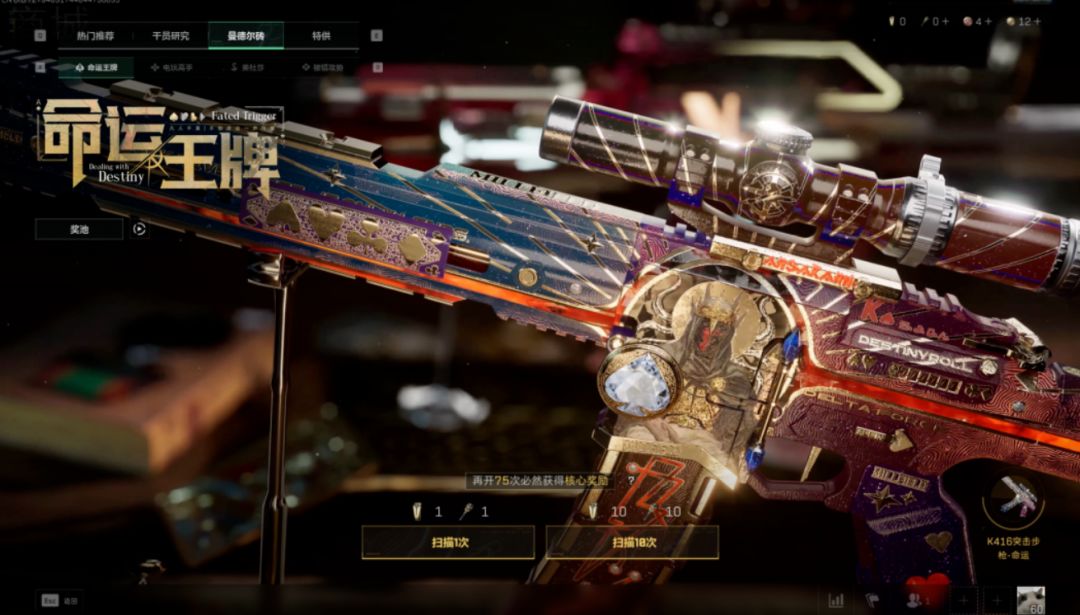Open the question mark help for core reward
Screen dimensions: 1080x615
tap(630, 481)
